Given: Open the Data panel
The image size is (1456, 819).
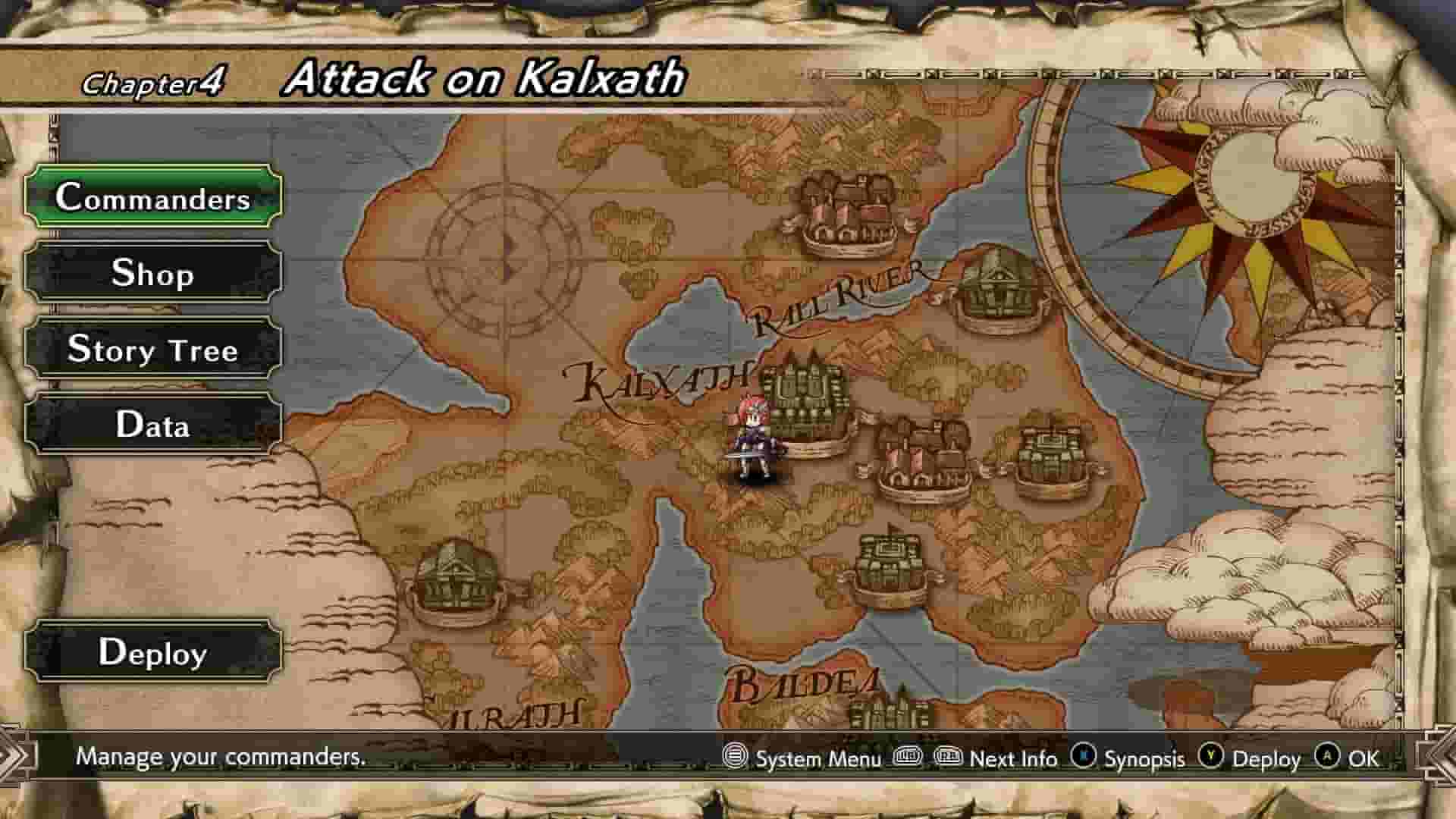Looking at the screenshot, I should click(x=152, y=426).
